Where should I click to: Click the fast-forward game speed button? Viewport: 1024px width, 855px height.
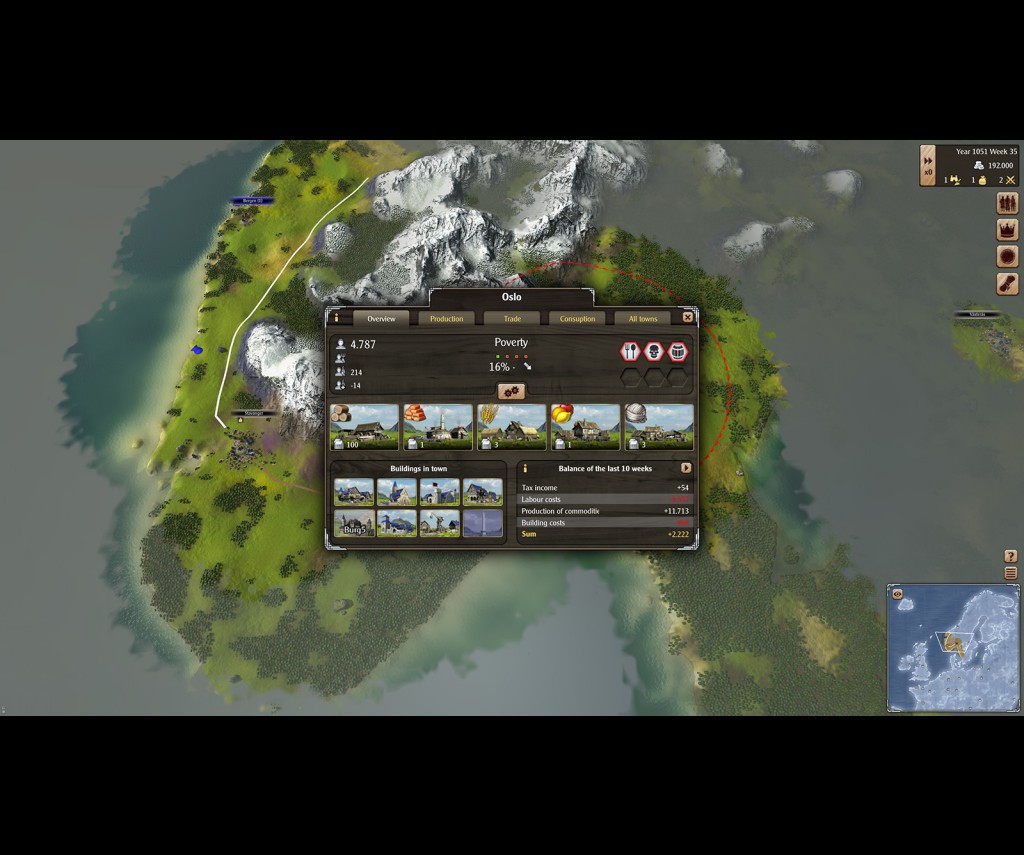[928, 160]
